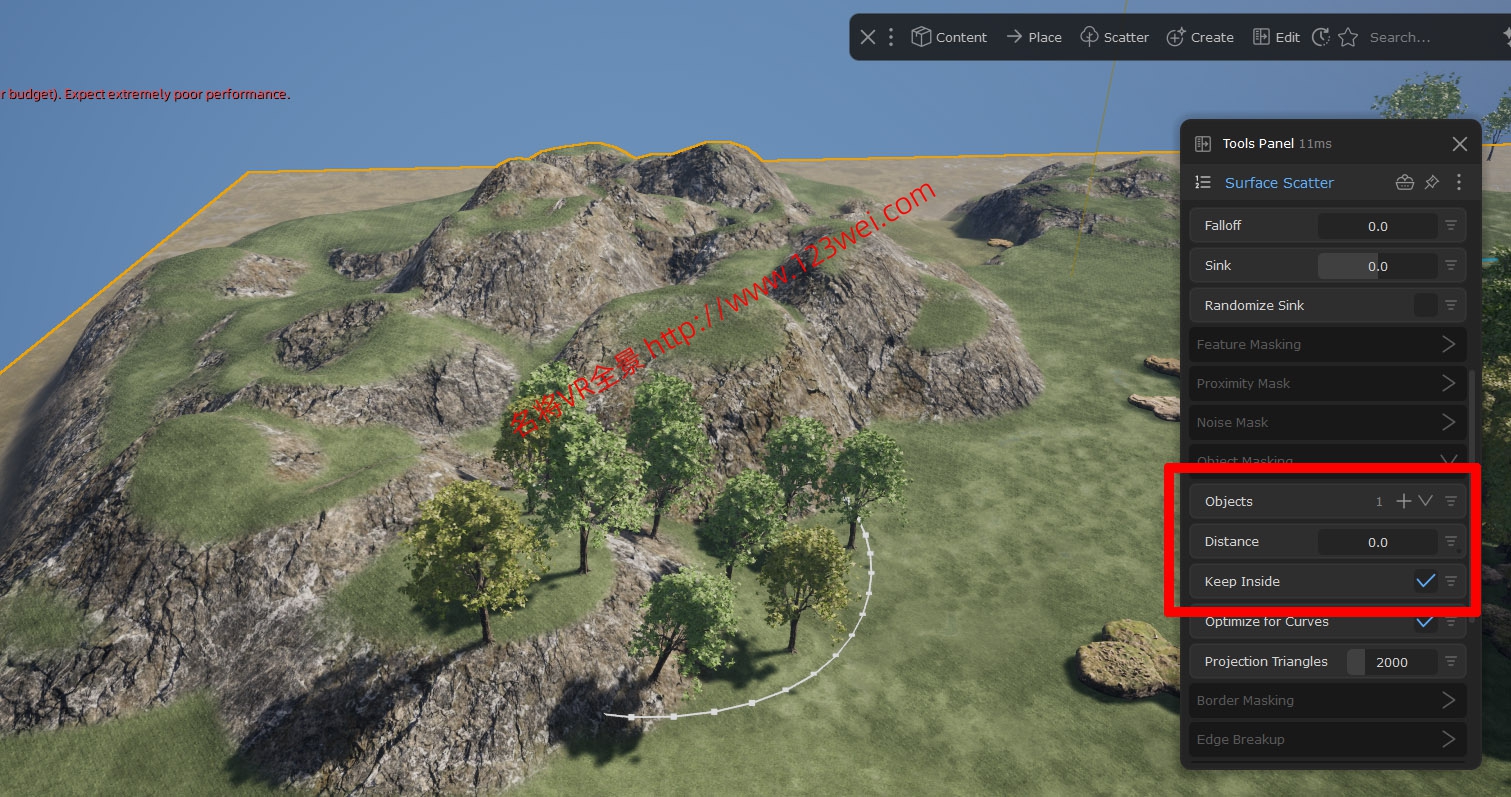Choose the Create toolbar option
This screenshot has width=1511, height=797.
(x=1200, y=37)
